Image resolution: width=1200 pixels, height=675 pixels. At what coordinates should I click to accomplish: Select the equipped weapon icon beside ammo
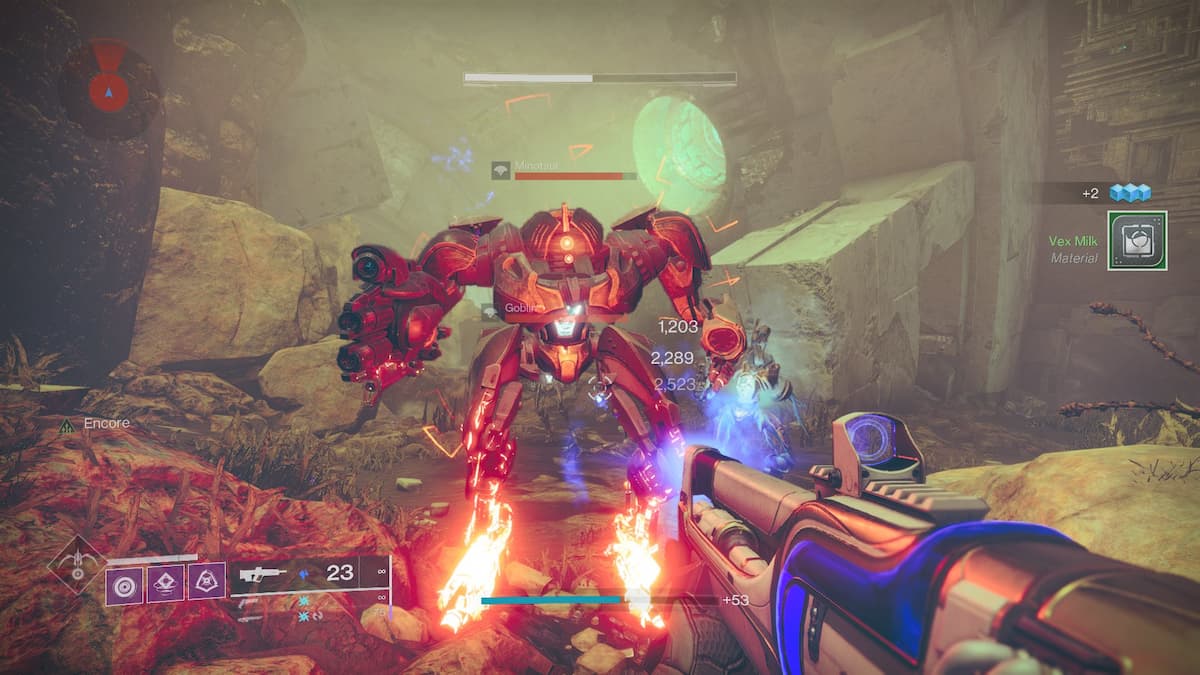(x=264, y=574)
